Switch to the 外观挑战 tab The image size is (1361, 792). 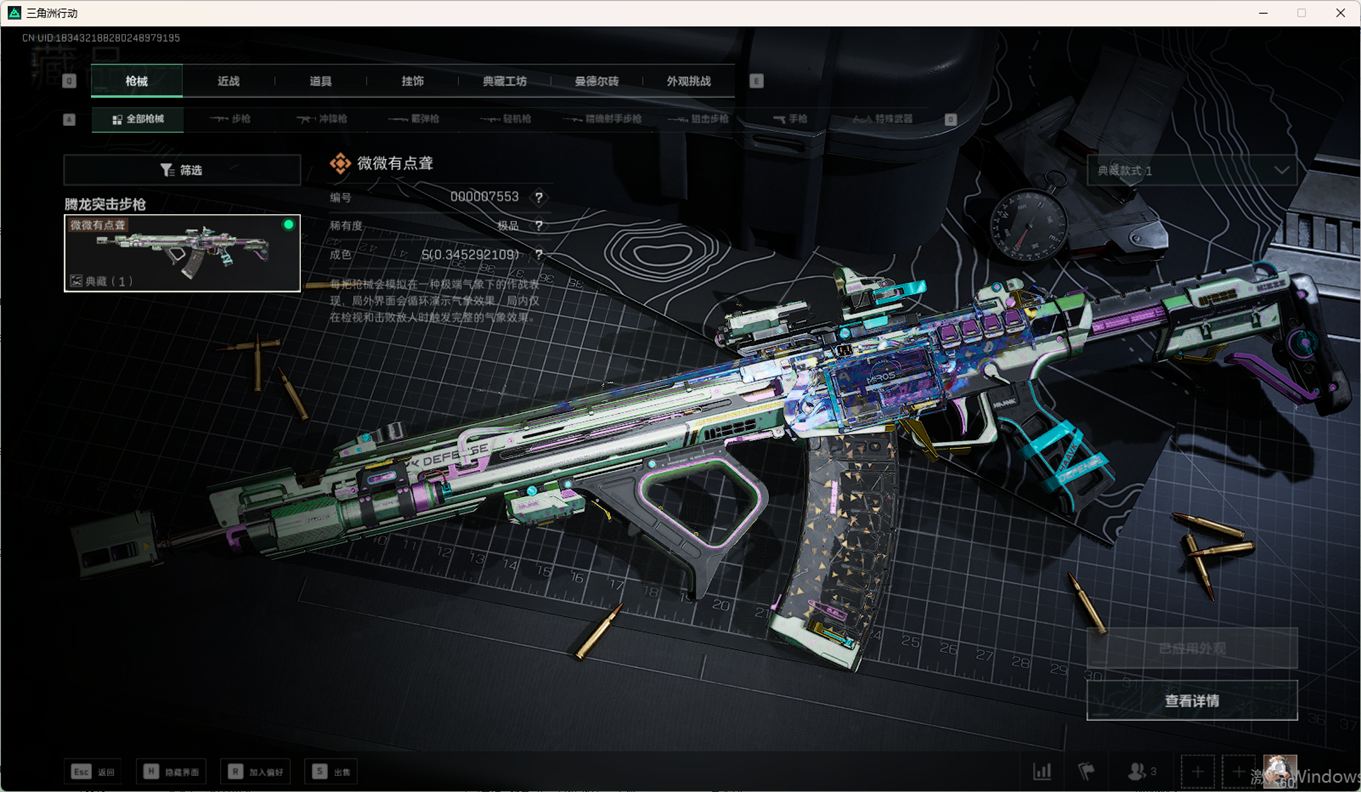point(688,81)
